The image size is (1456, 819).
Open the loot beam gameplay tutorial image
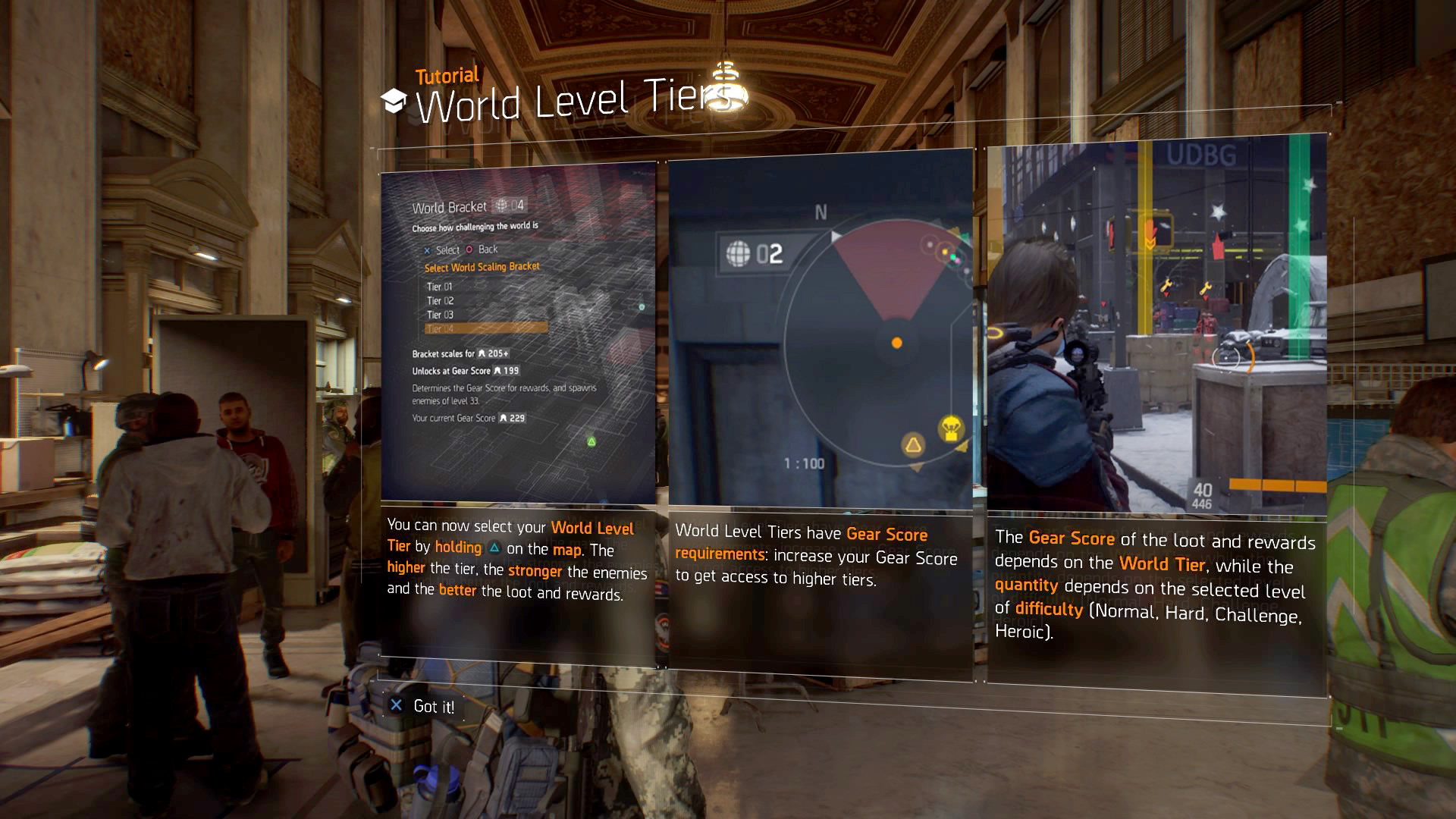tap(1156, 326)
